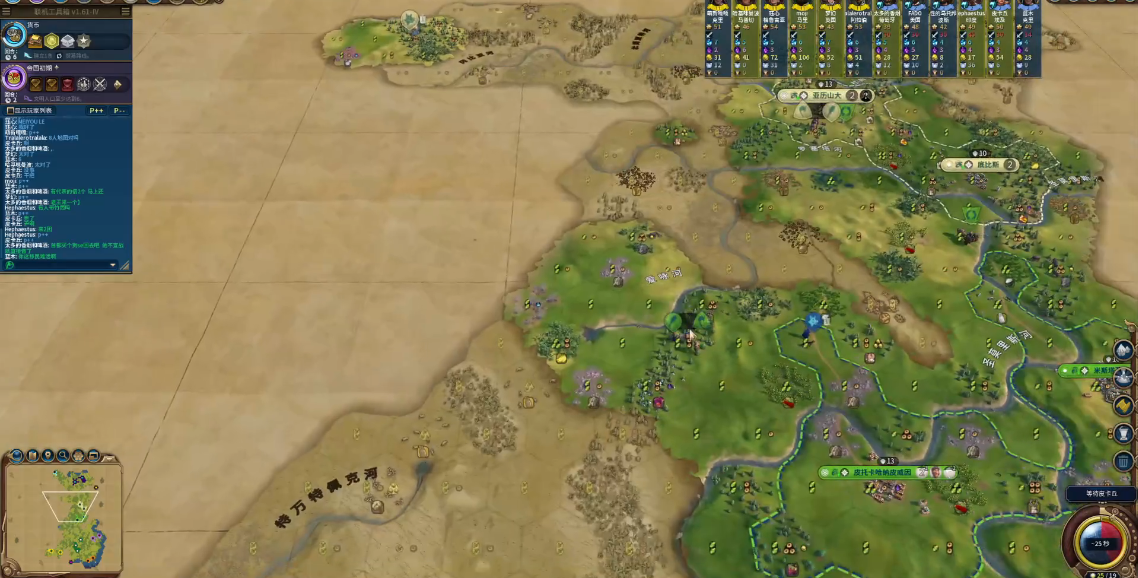Open the toolbox panel hamburger menu
The image size is (1138, 578).
[125, 12]
